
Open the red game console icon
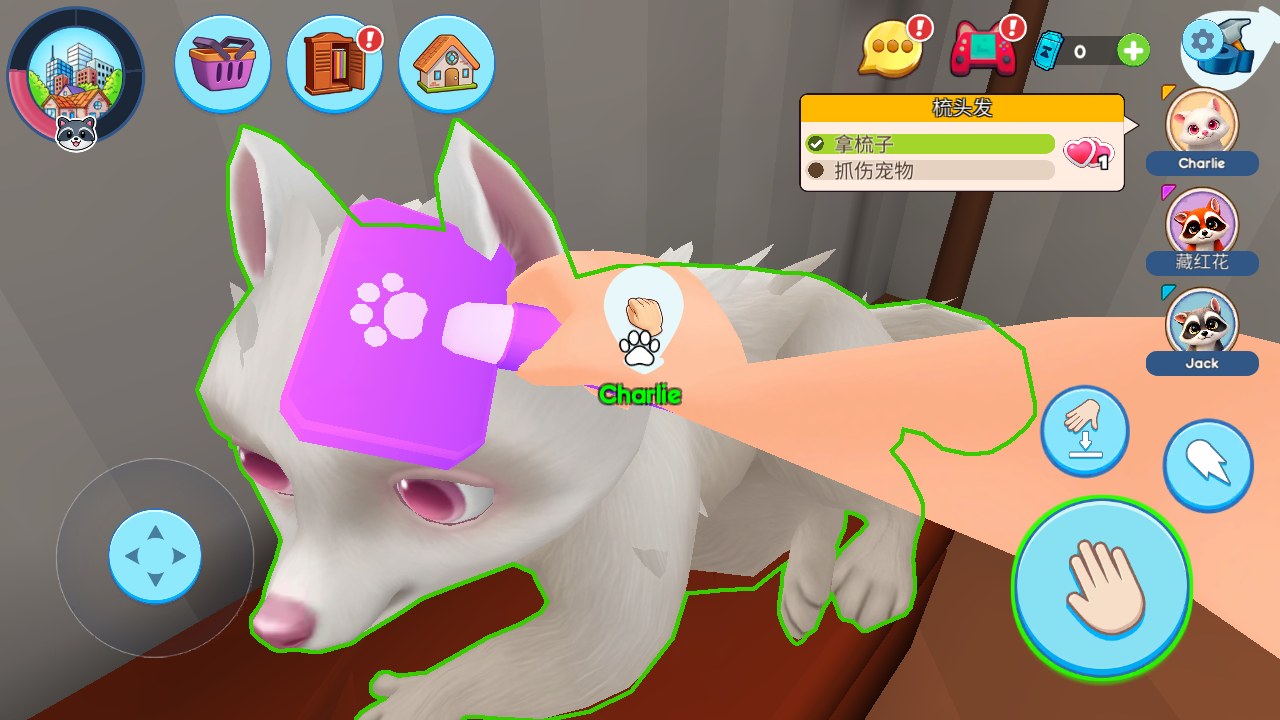[x=982, y=50]
